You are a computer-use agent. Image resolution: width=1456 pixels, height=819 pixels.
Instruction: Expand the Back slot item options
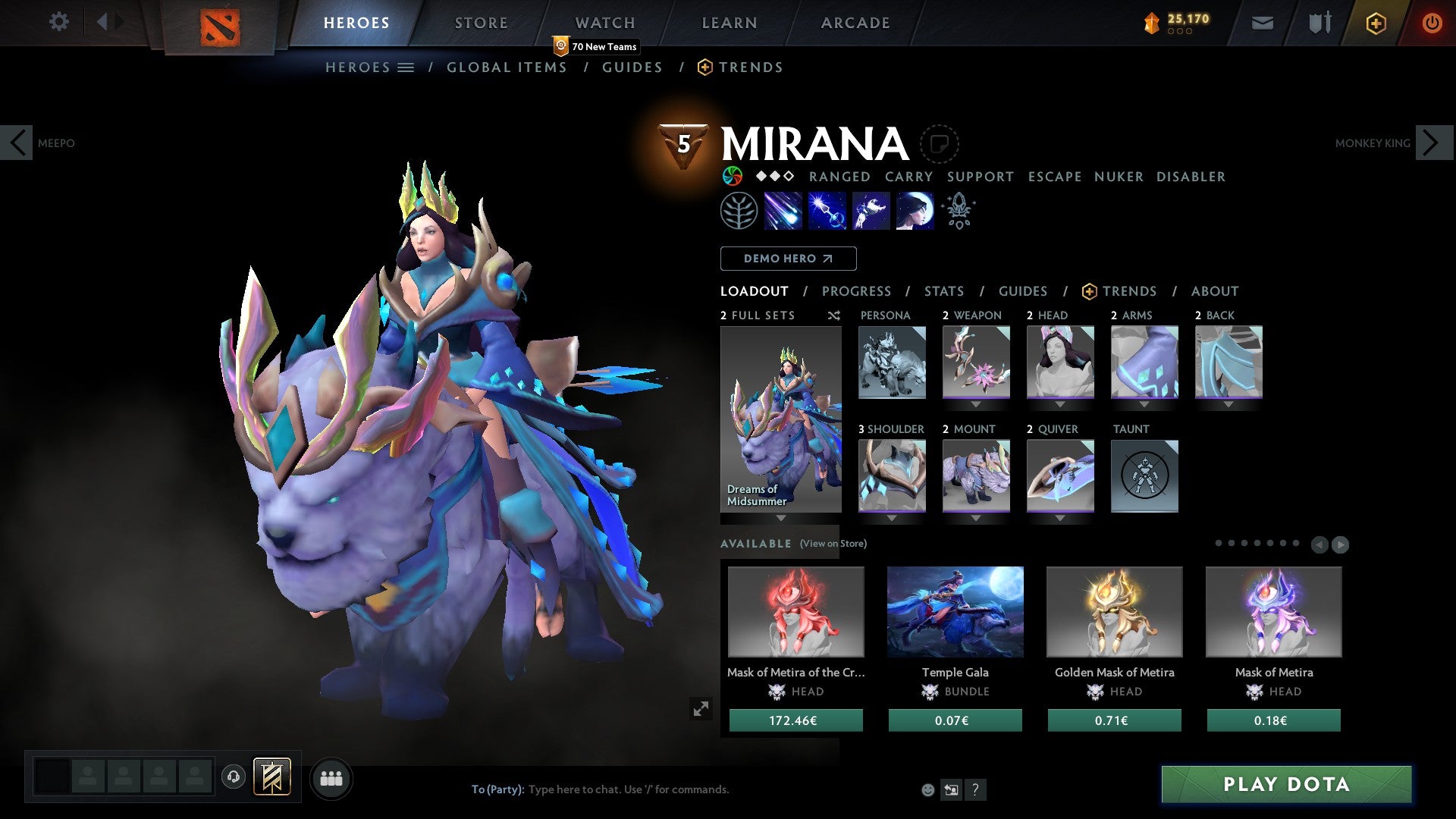click(x=1228, y=404)
